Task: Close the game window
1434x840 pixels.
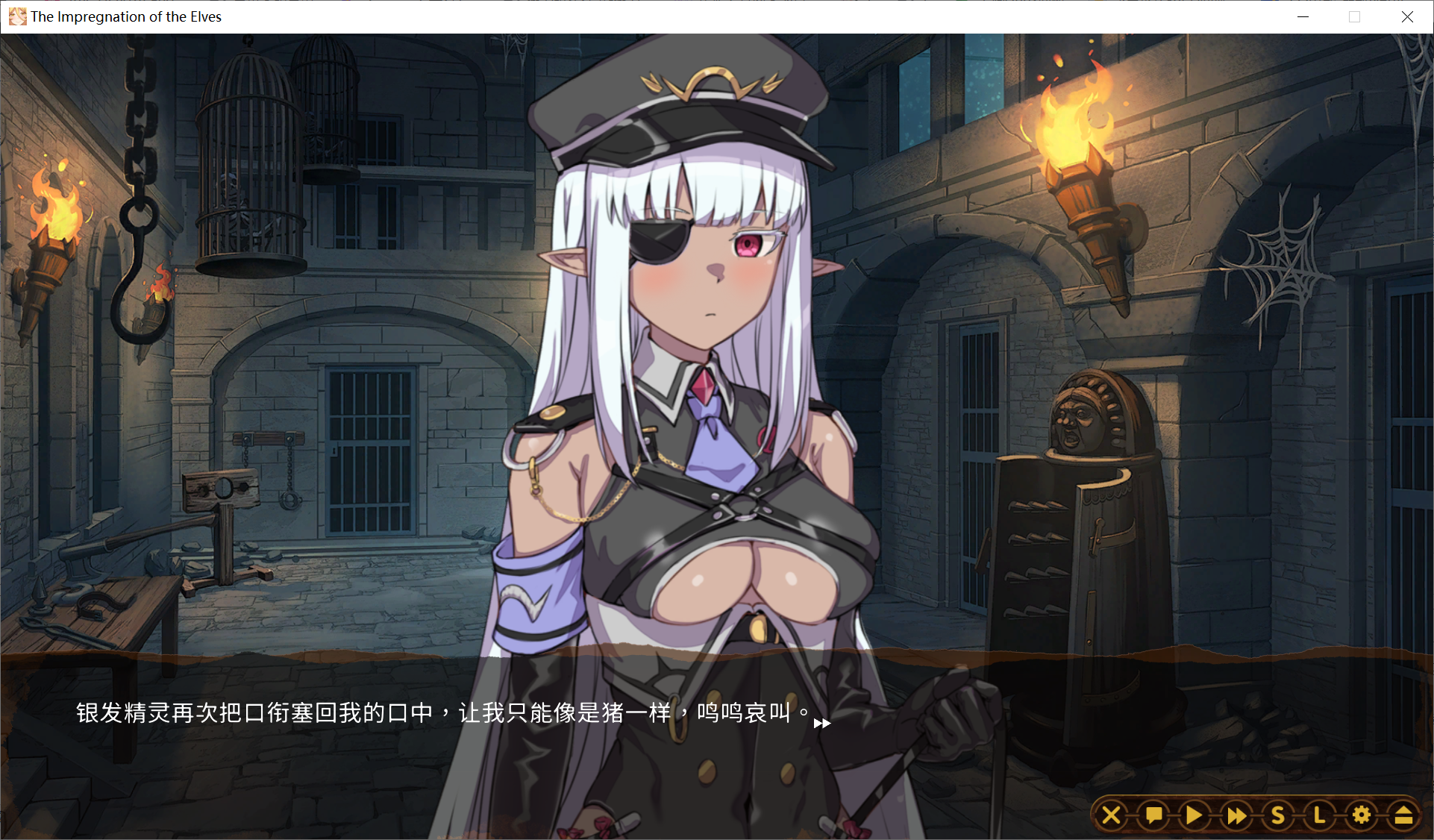Action: [x=1408, y=16]
